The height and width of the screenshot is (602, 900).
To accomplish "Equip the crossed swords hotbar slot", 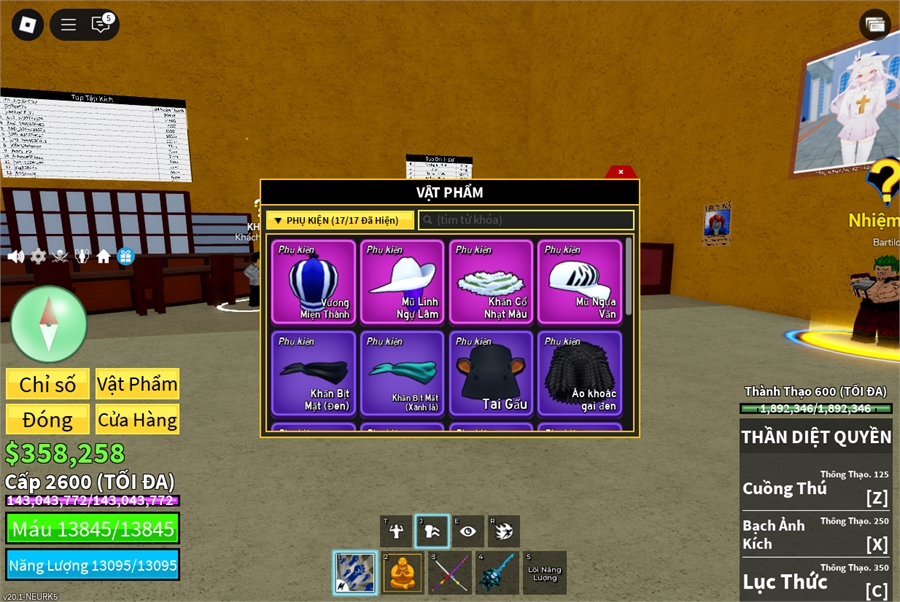I will tap(450, 573).
